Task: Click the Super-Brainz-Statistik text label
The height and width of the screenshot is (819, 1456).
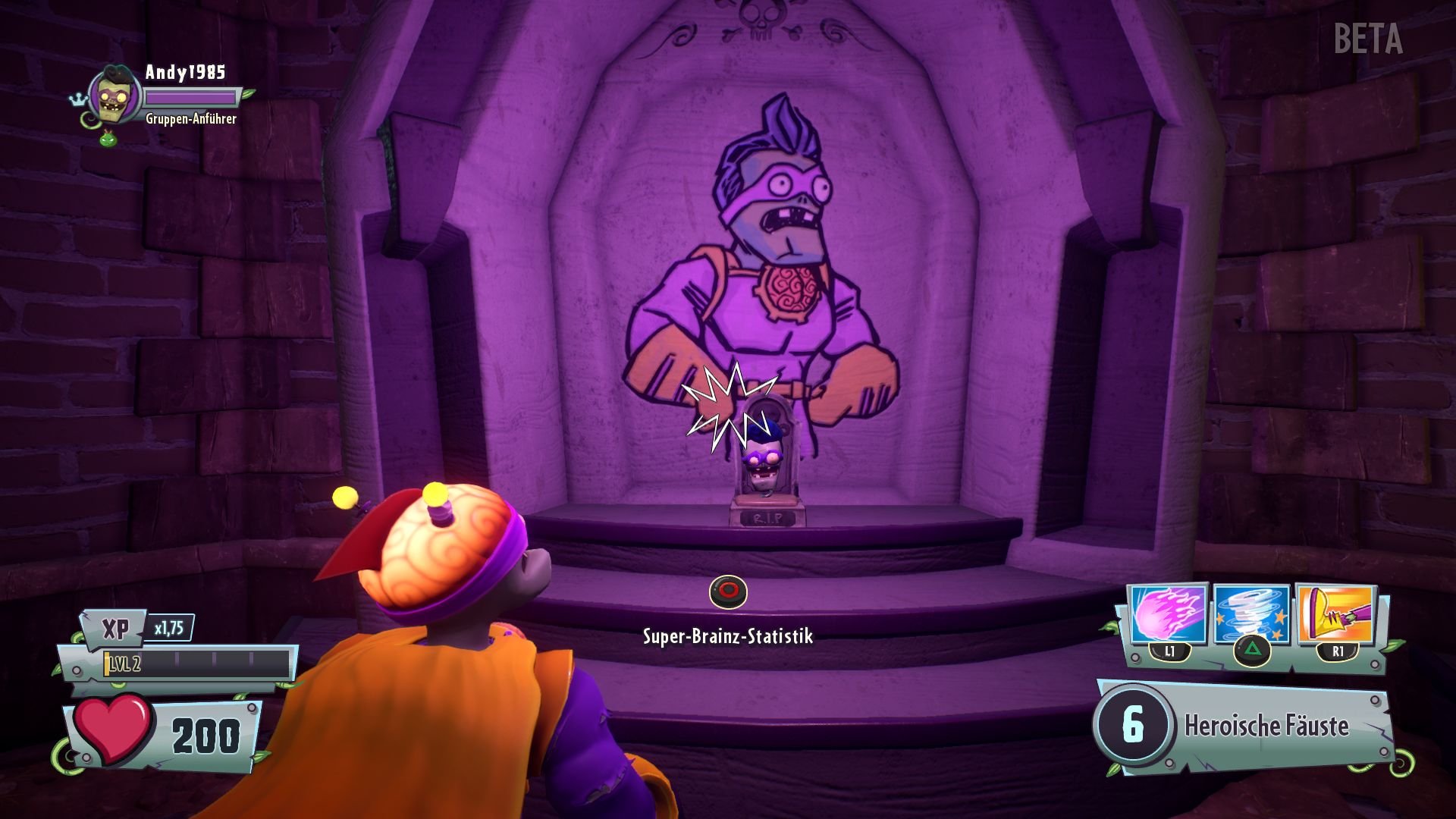Action: click(x=727, y=637)
